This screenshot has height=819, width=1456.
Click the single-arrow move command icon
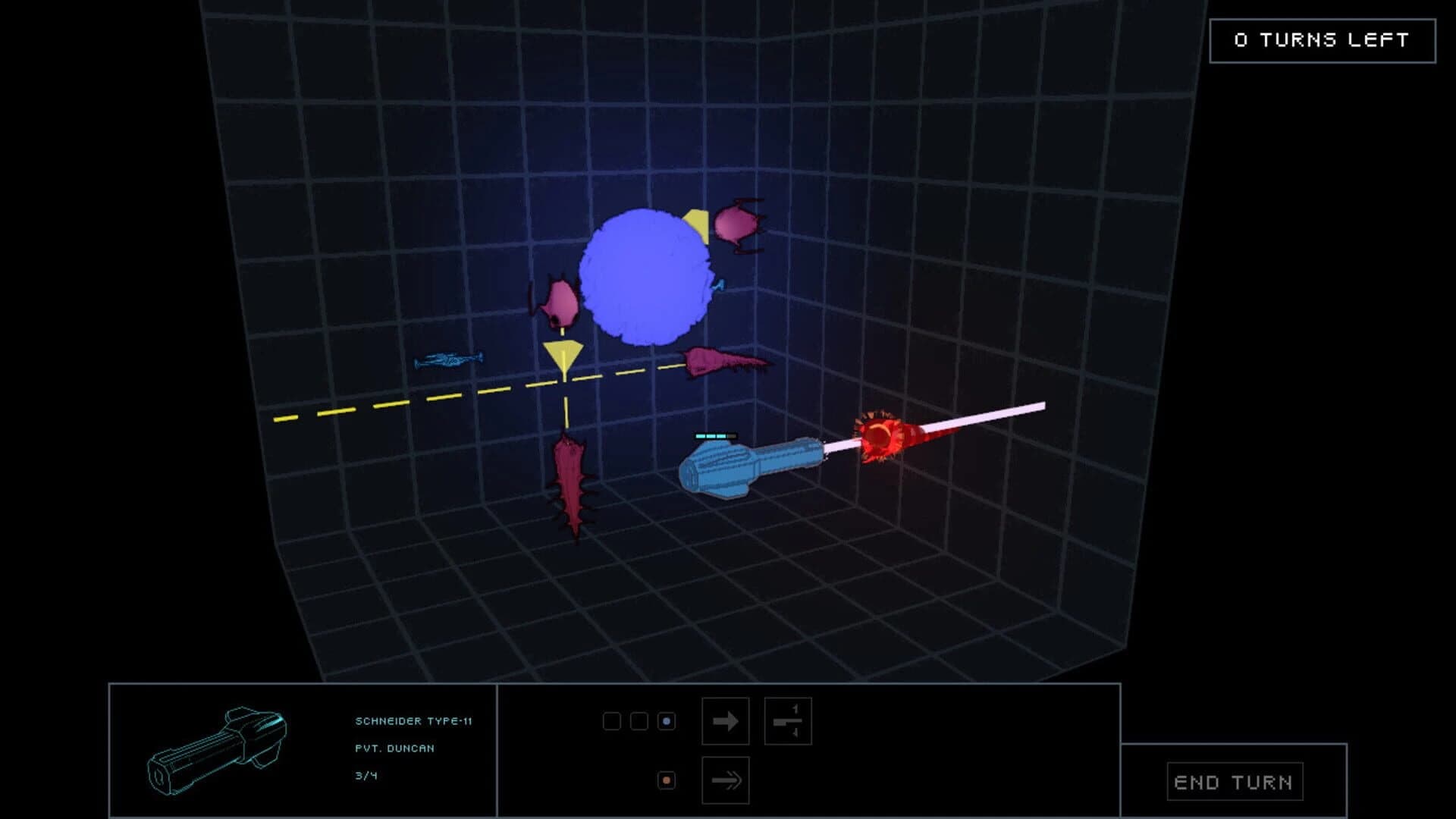[726, 722]
